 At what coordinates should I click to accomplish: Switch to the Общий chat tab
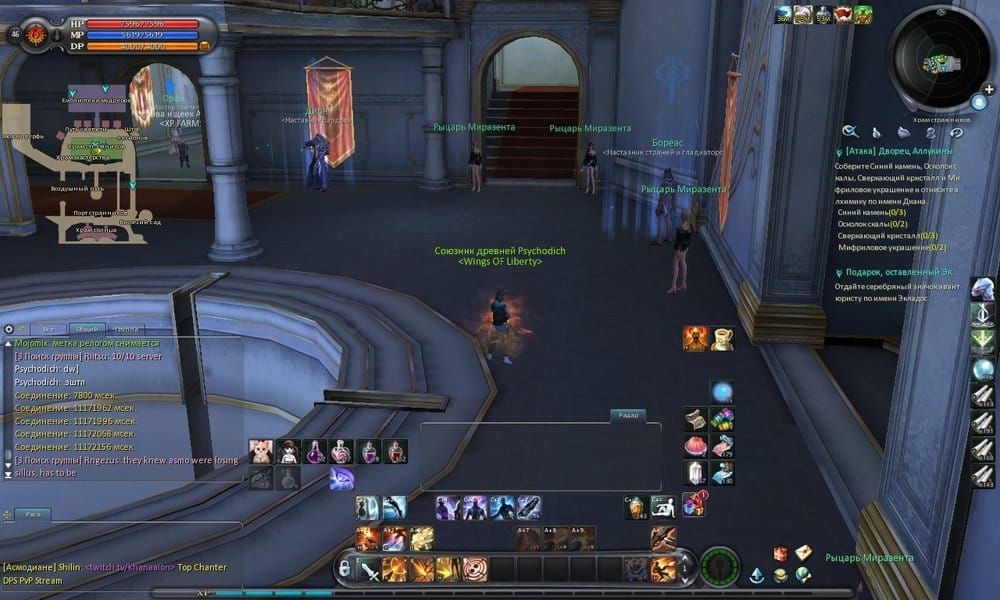[x=87, y=329]
